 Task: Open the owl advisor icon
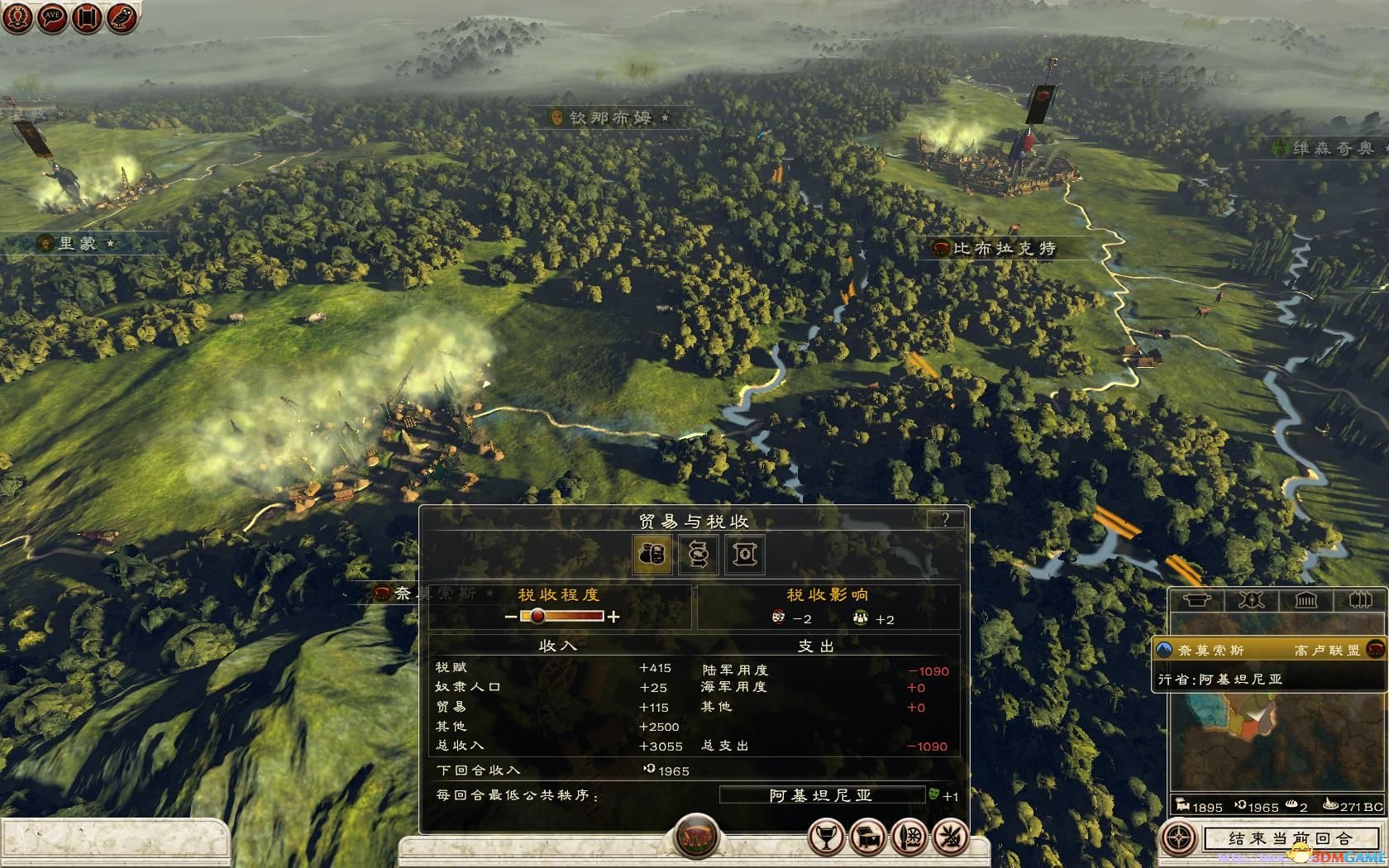pyautogui.click(x=122, y=17)
